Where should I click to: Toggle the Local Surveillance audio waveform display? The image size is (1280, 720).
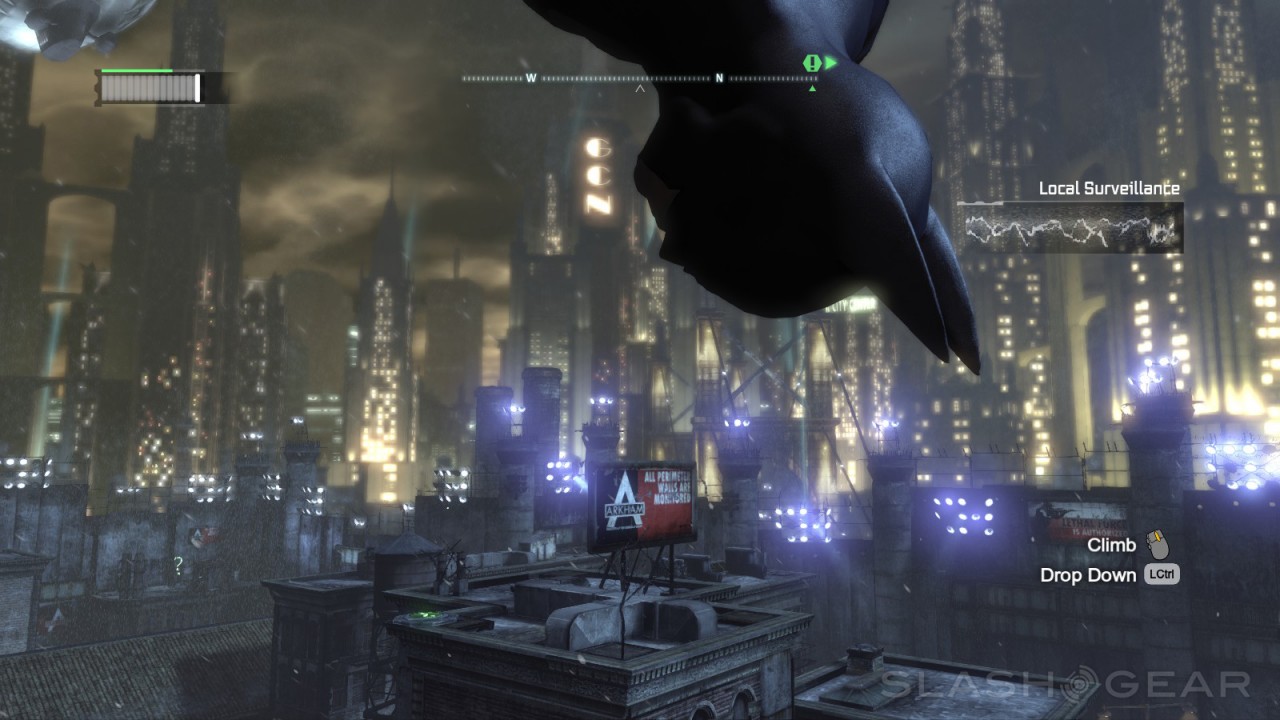click(1069, 228)
